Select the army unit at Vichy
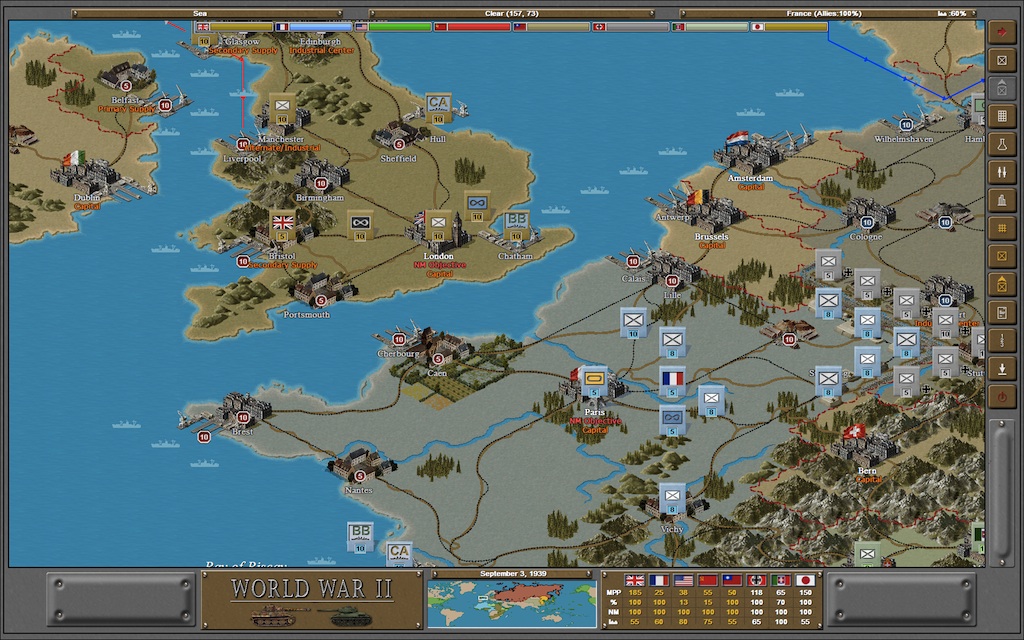This screenshot has height=640, width=1024. [x=672, y=497]
